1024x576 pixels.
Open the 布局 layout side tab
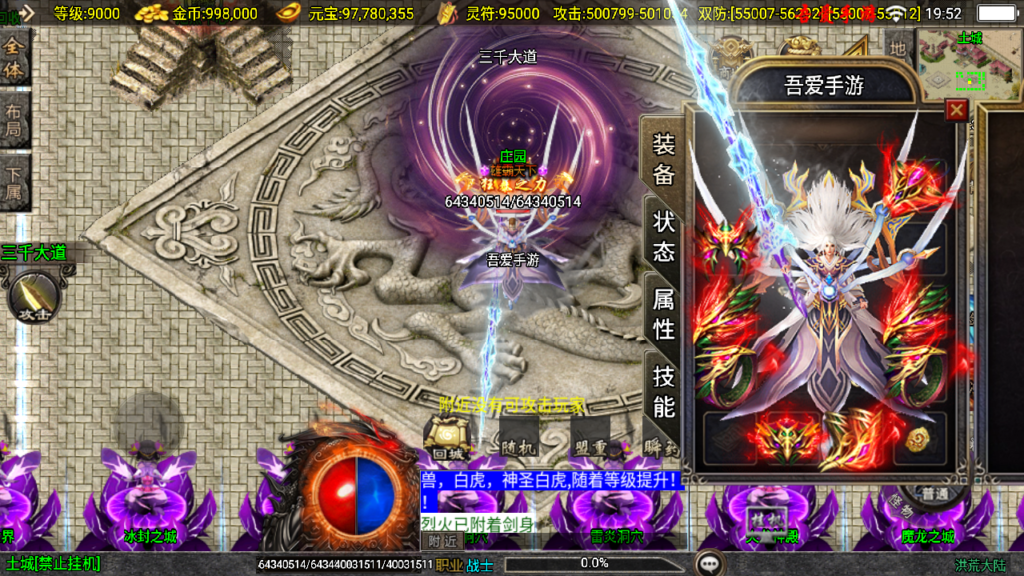point(14,122)
